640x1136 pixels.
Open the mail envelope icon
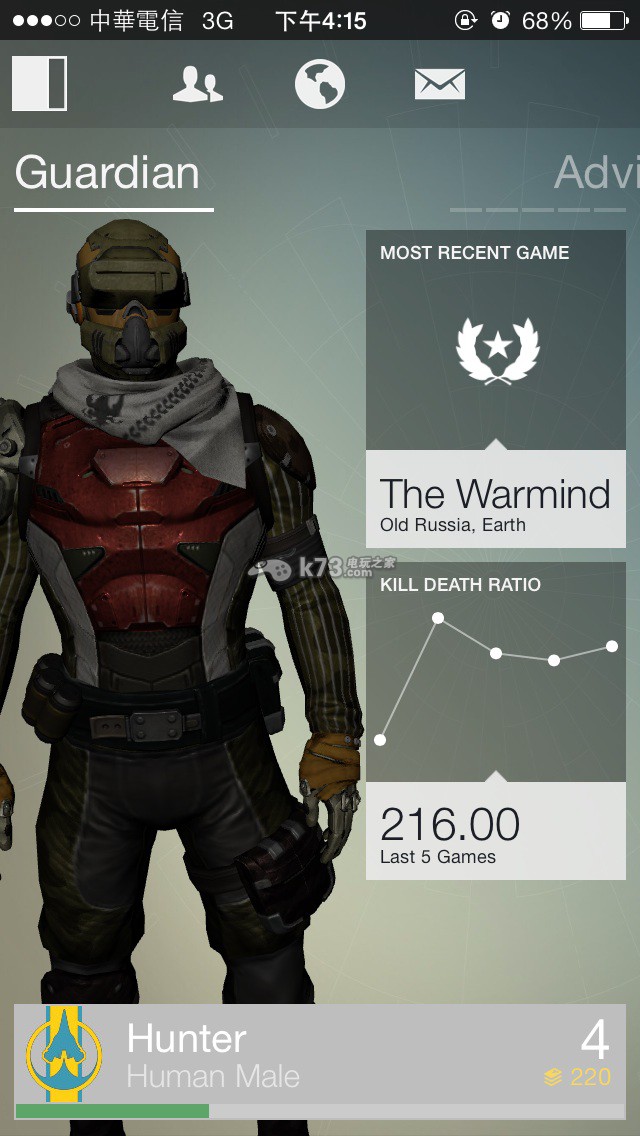point(440,84)
